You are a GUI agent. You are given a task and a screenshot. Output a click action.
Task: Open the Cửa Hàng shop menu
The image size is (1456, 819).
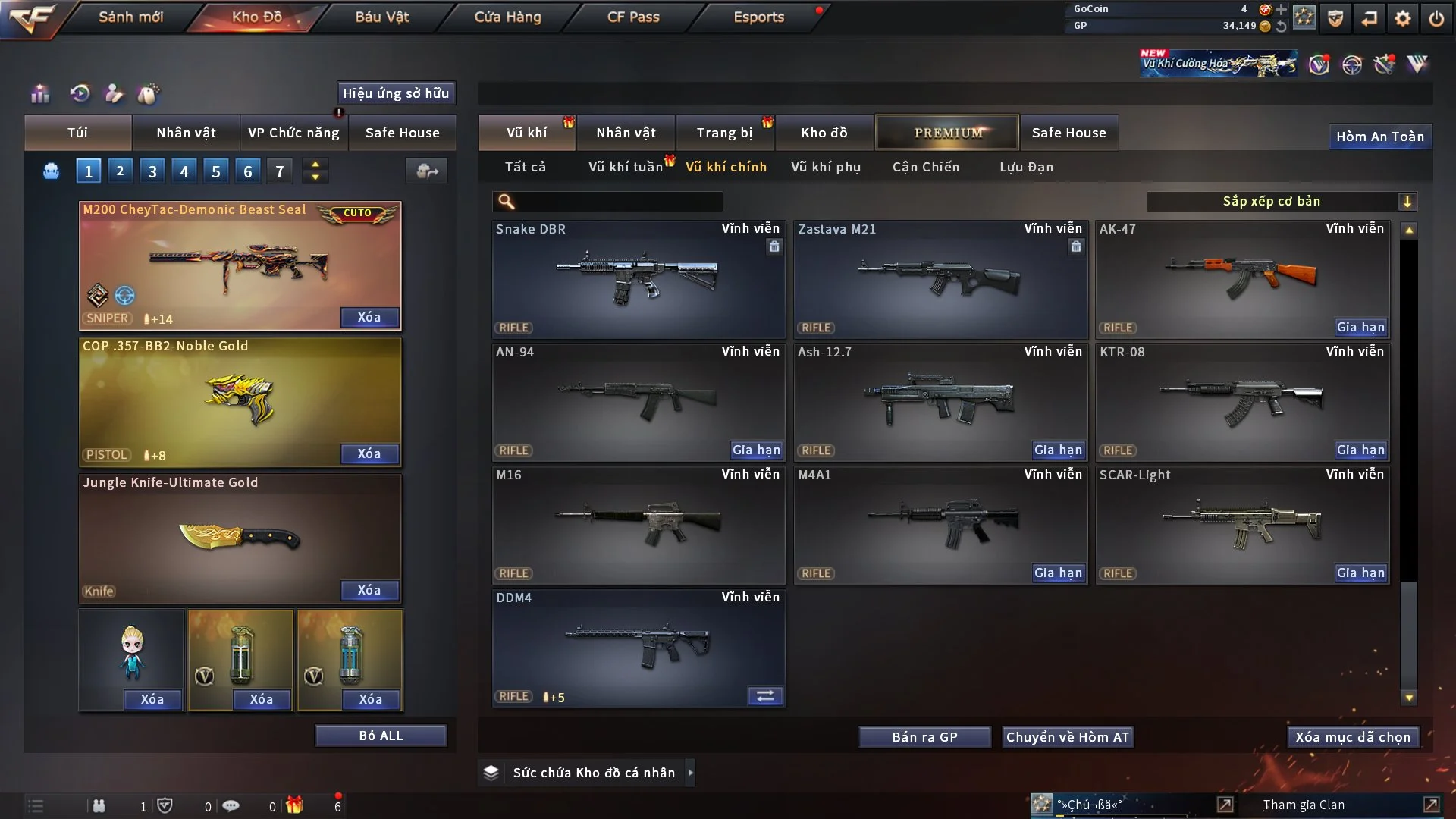[507, 17]
